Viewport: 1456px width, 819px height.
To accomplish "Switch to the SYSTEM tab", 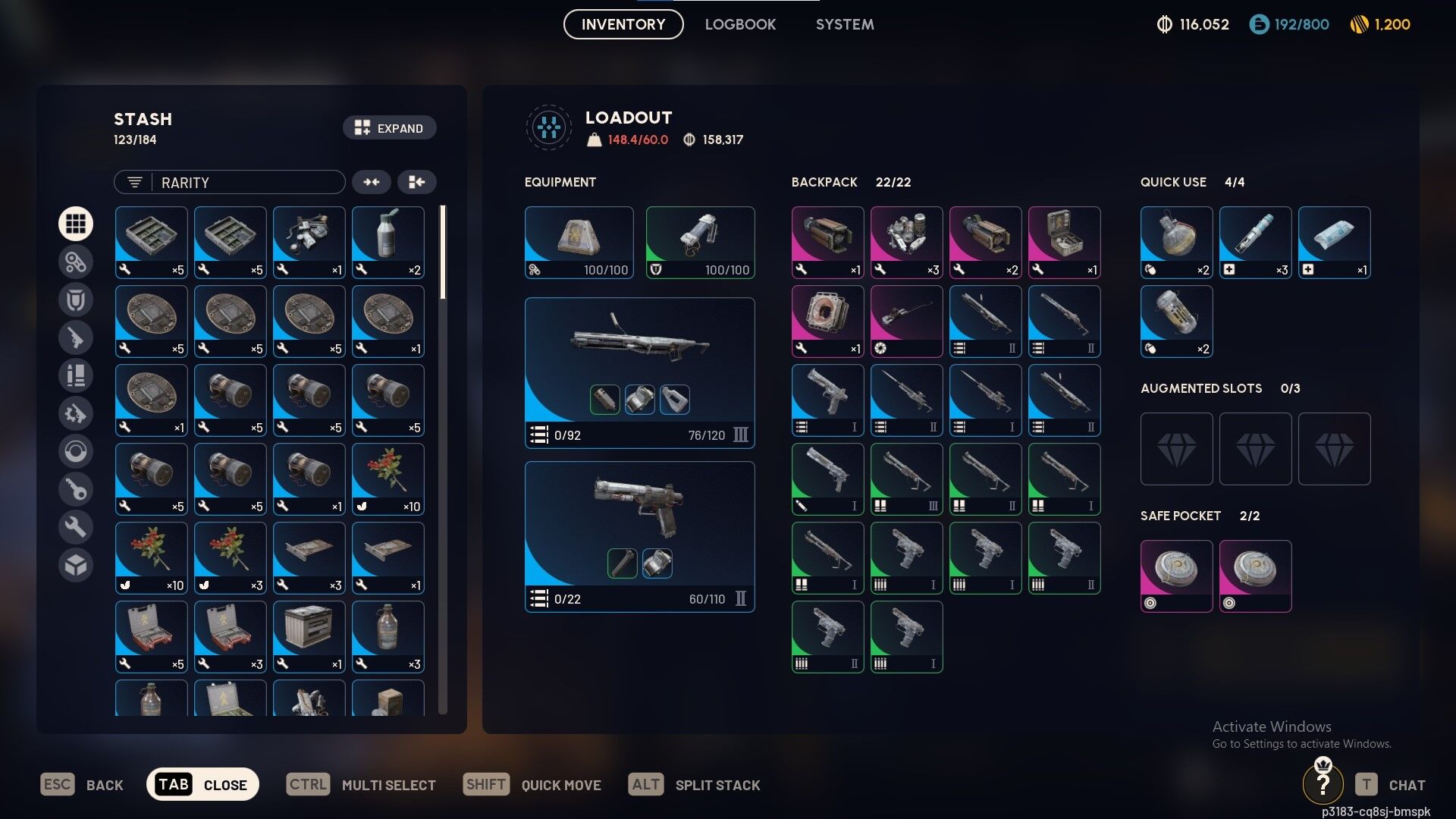I will click(844, 24).
